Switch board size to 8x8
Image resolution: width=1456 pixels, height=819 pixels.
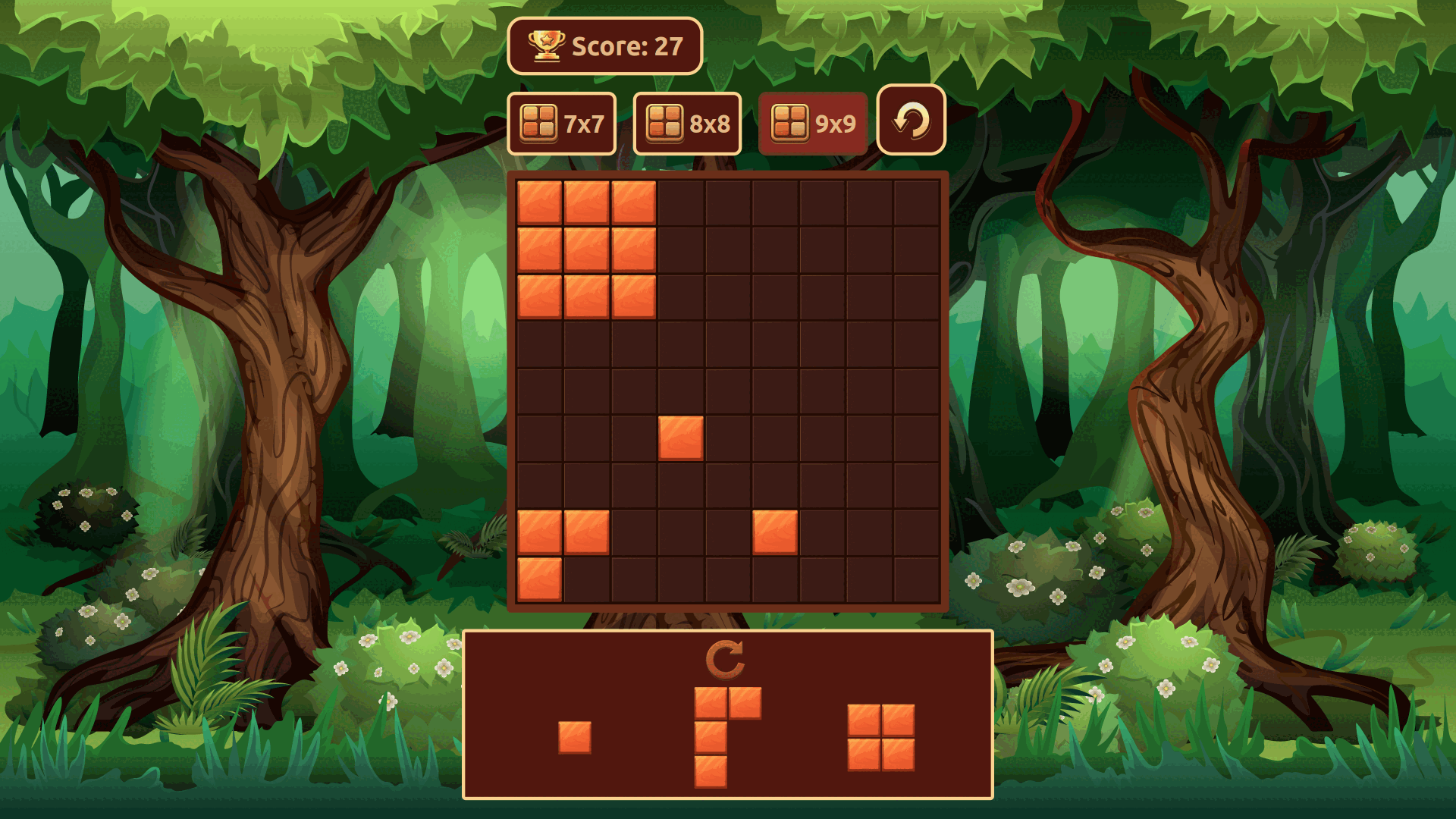687,121
